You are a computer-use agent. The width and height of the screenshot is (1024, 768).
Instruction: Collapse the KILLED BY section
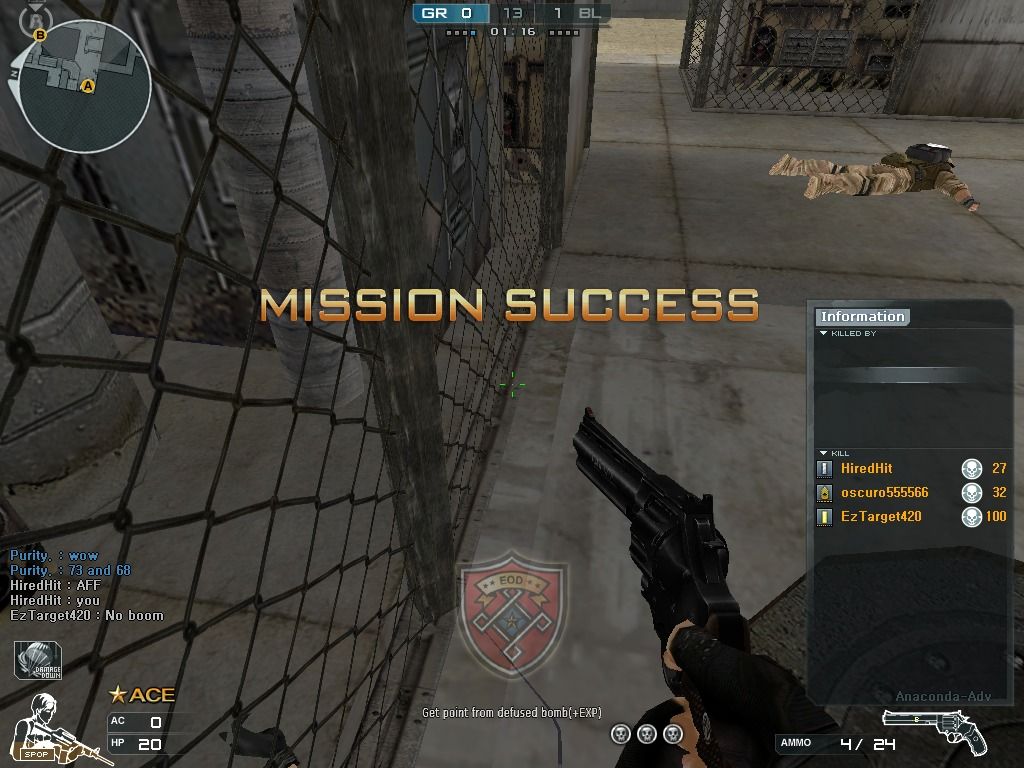(x=824, y=333)
